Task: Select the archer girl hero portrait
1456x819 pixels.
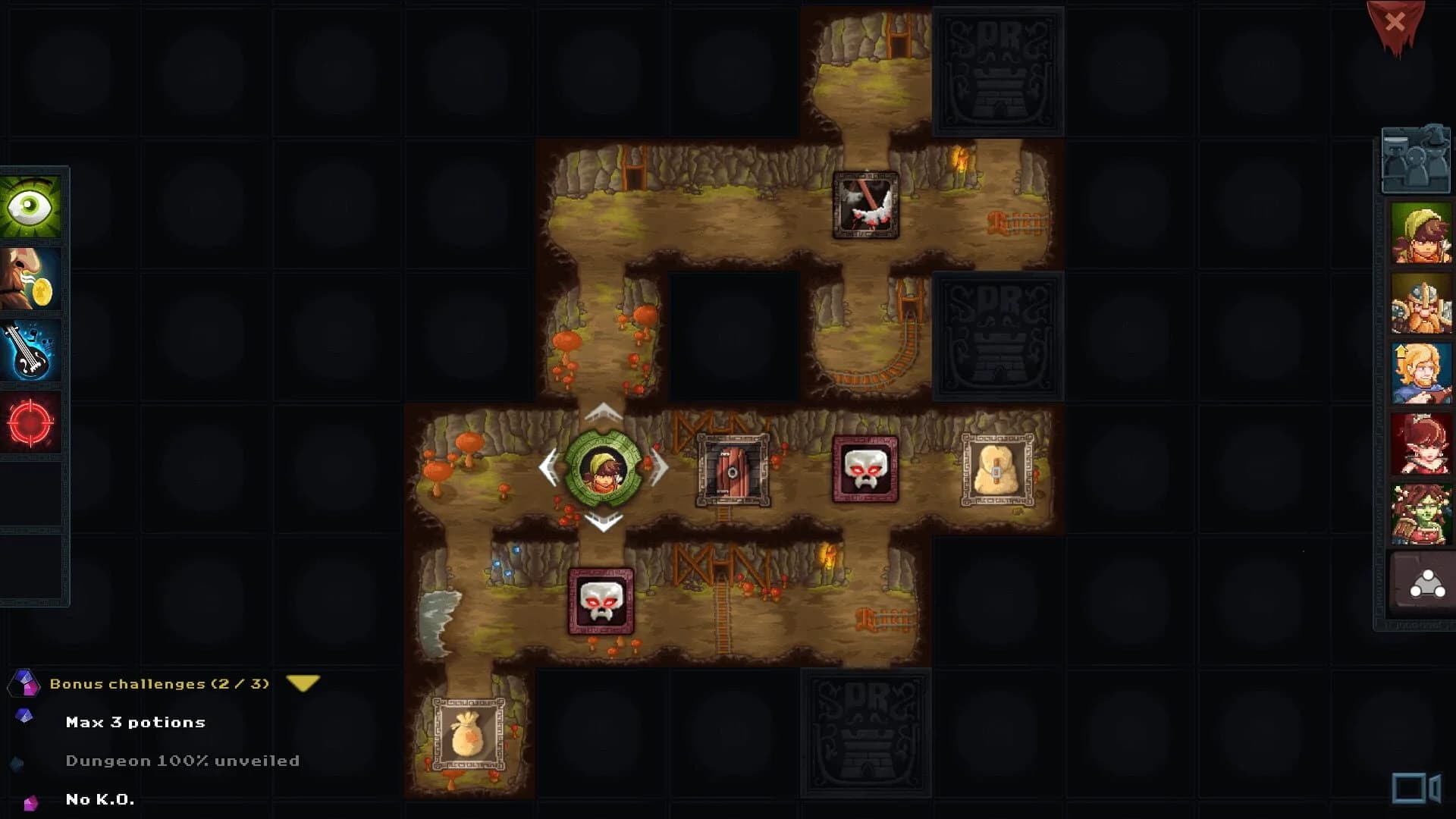Action: coord(1422,231)
